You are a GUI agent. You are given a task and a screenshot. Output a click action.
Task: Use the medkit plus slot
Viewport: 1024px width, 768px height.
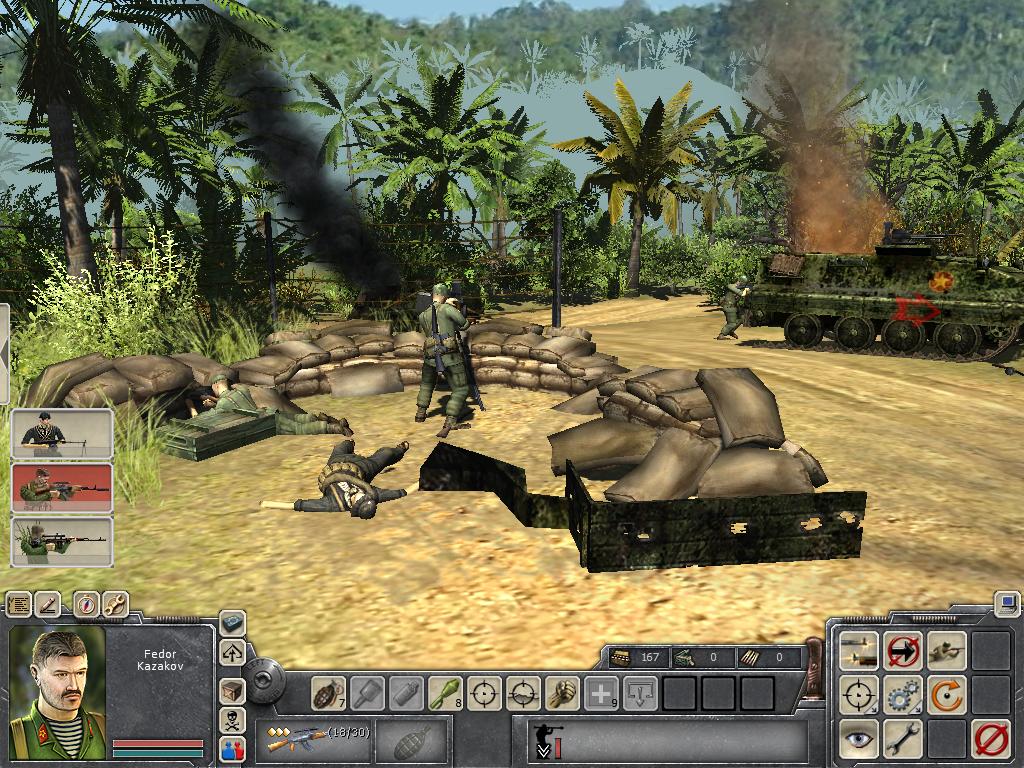[601, 692]
